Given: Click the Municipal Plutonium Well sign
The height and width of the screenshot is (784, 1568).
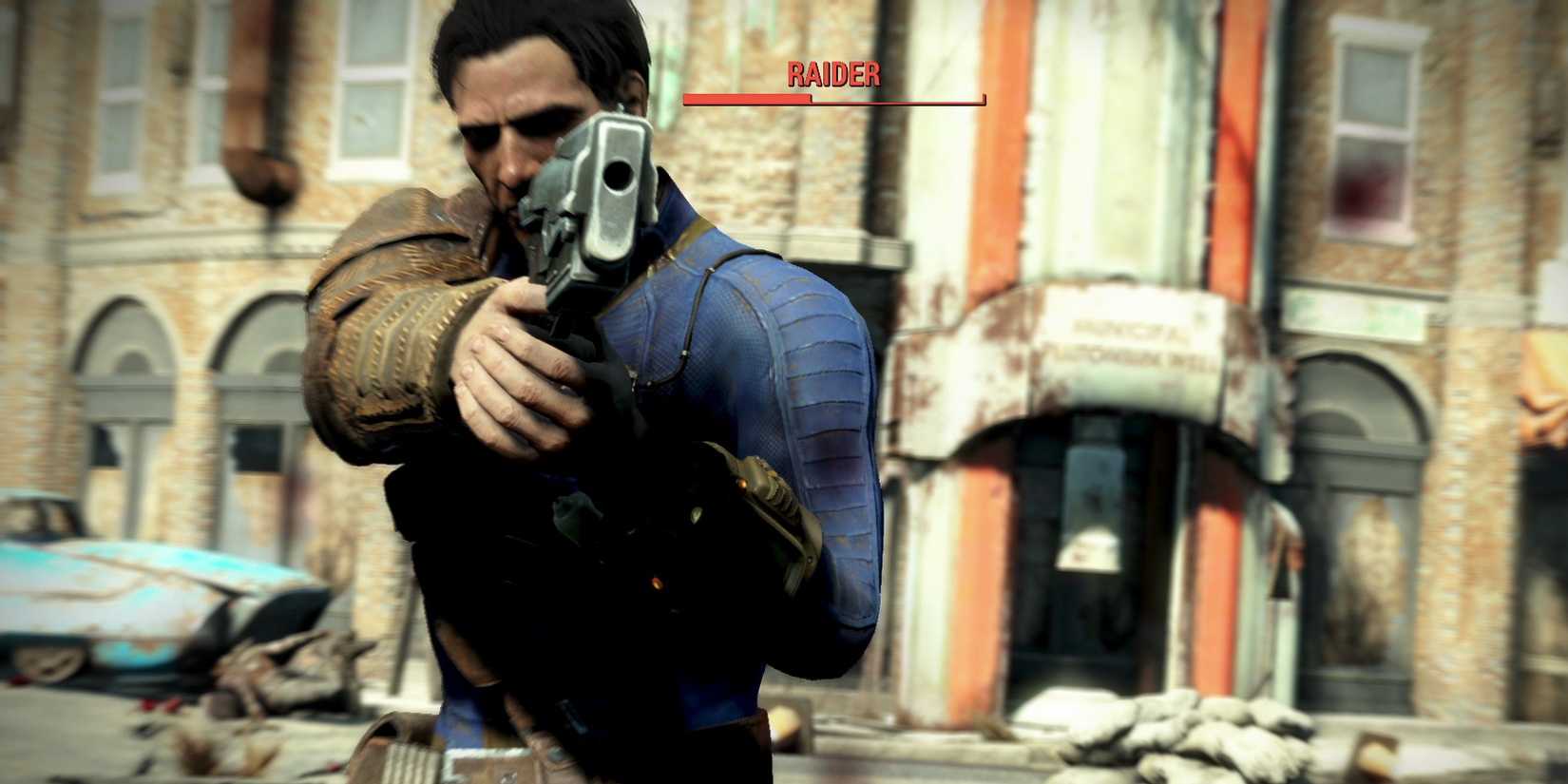Looking at the screenshot, I should 1131,342.
